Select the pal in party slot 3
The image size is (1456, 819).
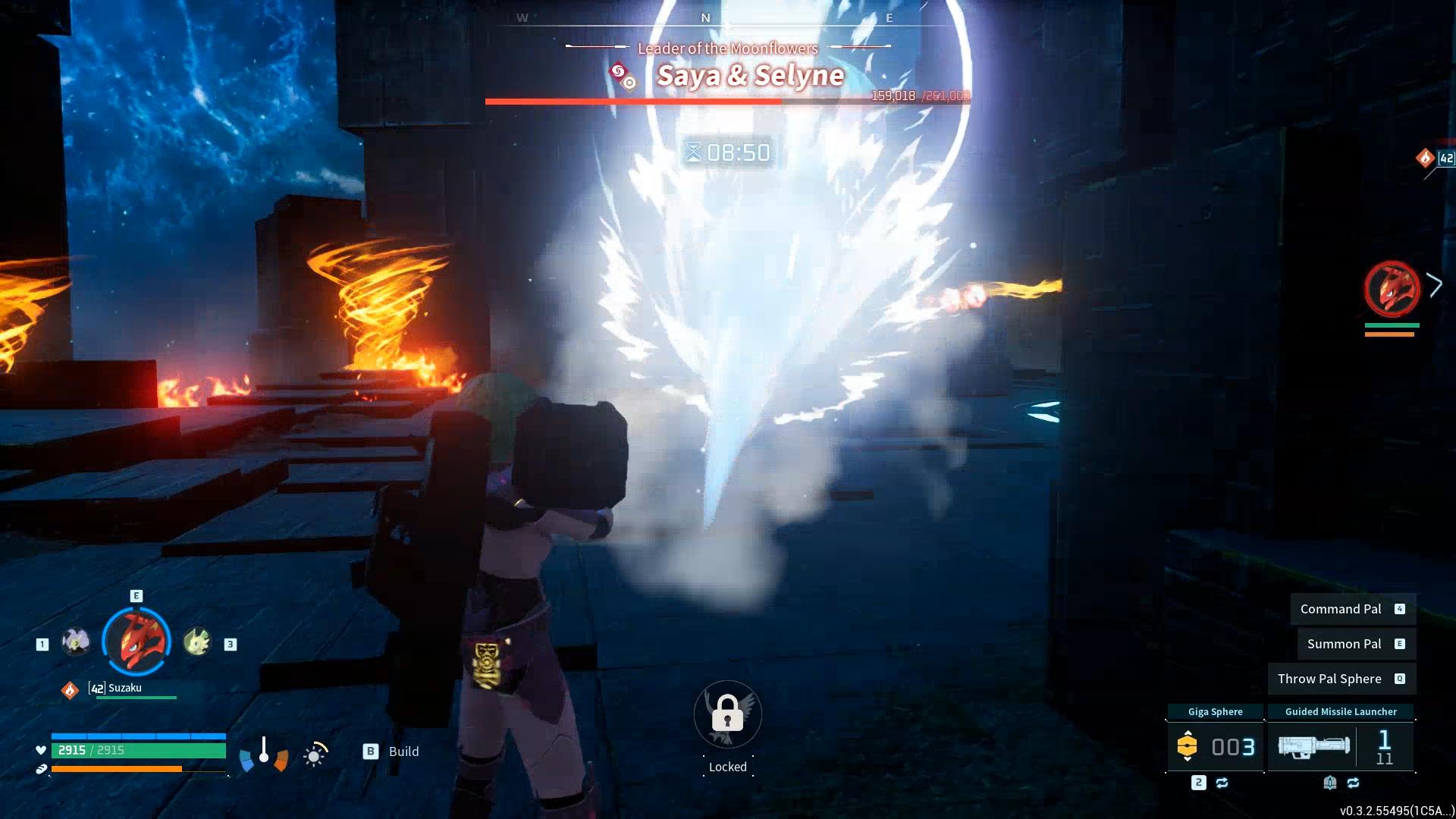(199, 642)
